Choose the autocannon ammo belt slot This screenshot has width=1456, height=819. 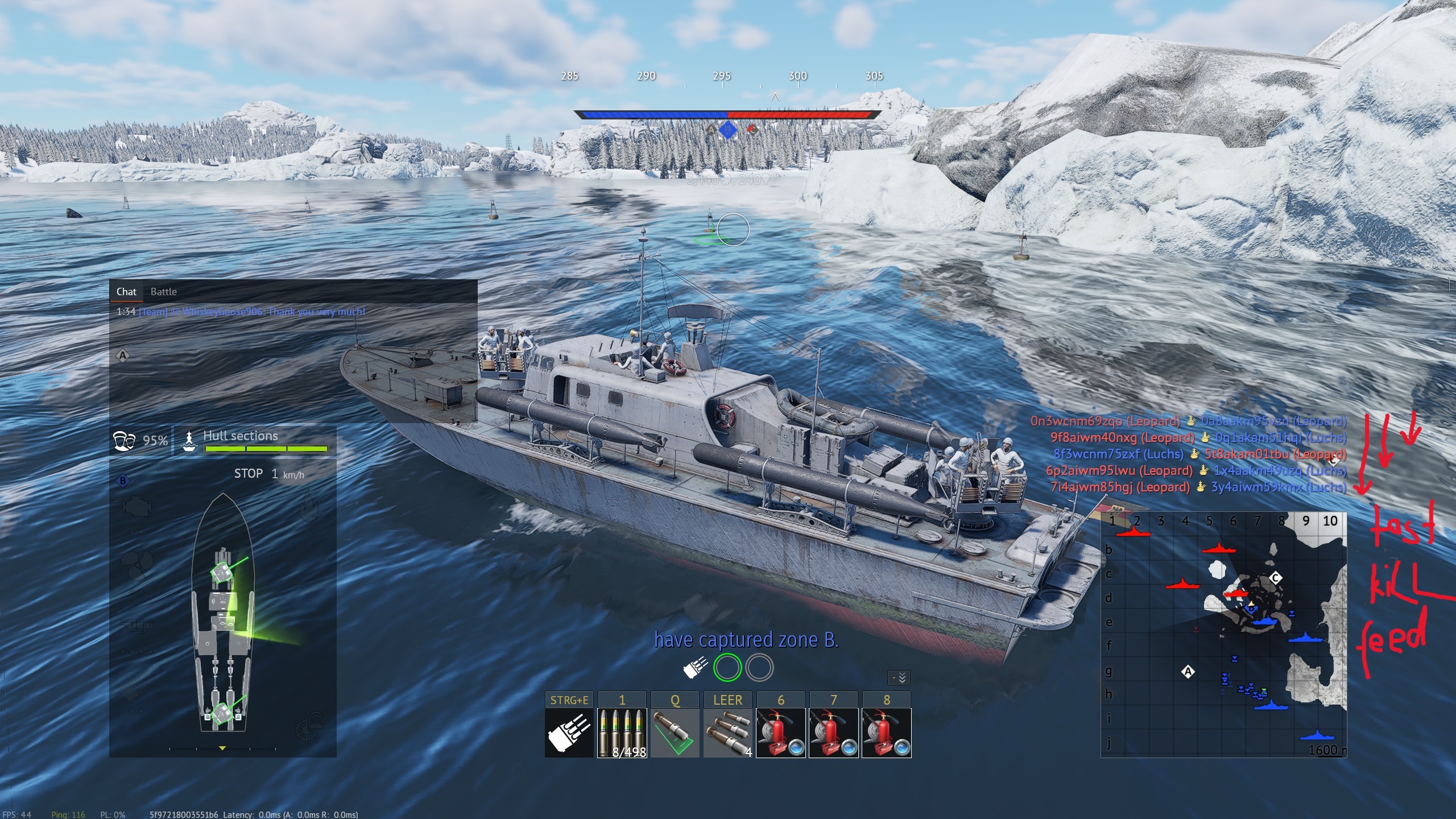[622, 733]
